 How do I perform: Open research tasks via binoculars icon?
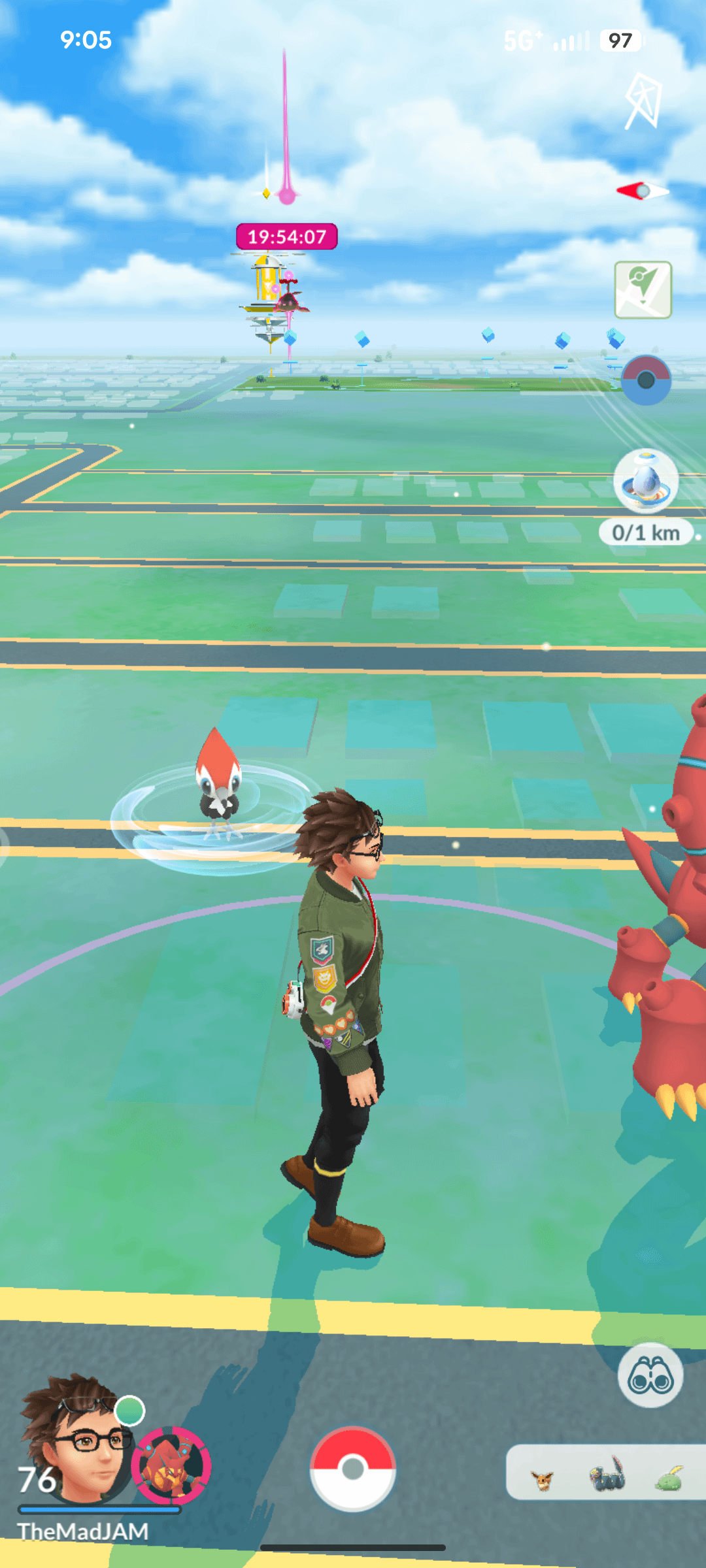[x=650, y=1375]
